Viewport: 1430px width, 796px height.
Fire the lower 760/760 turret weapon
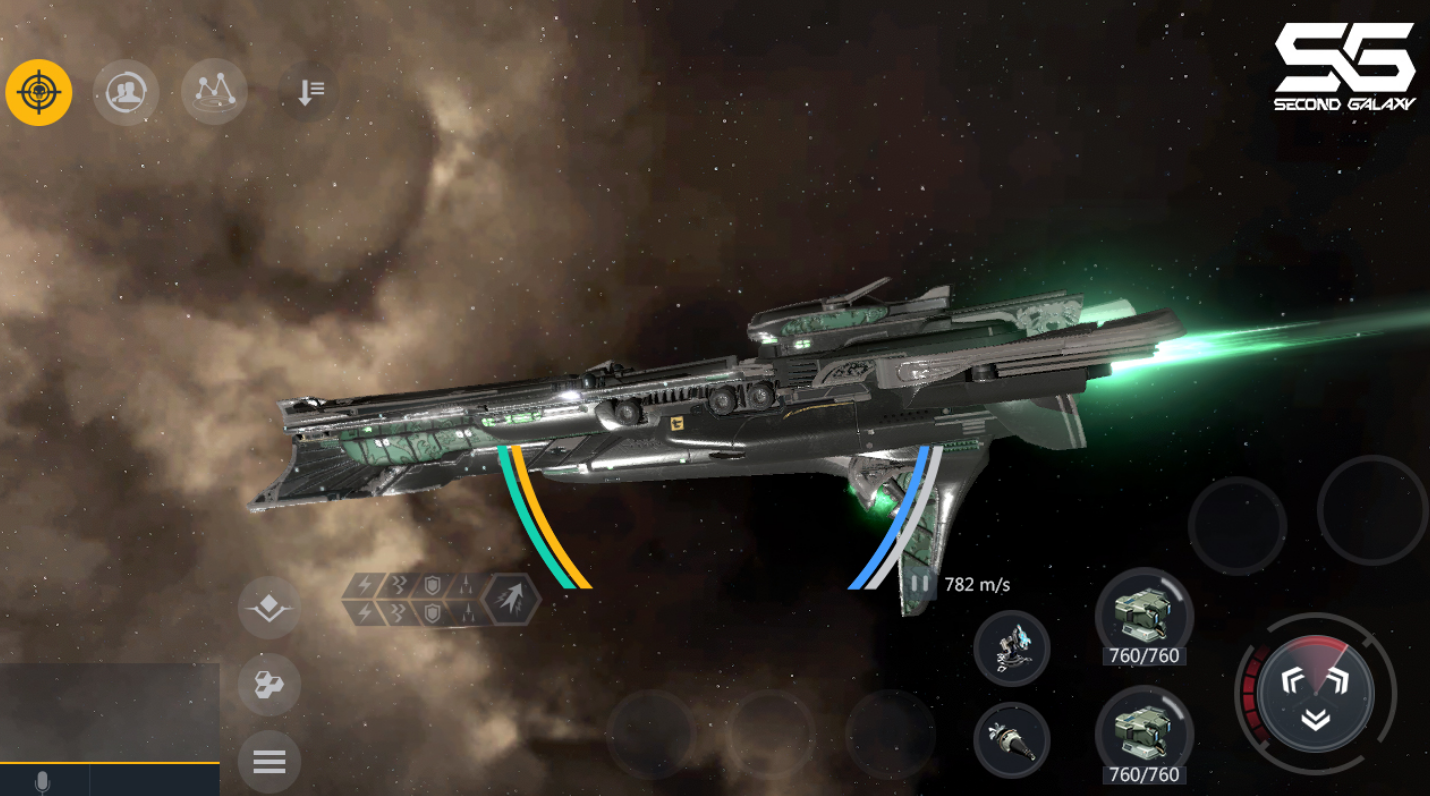tap(1144, 732)
